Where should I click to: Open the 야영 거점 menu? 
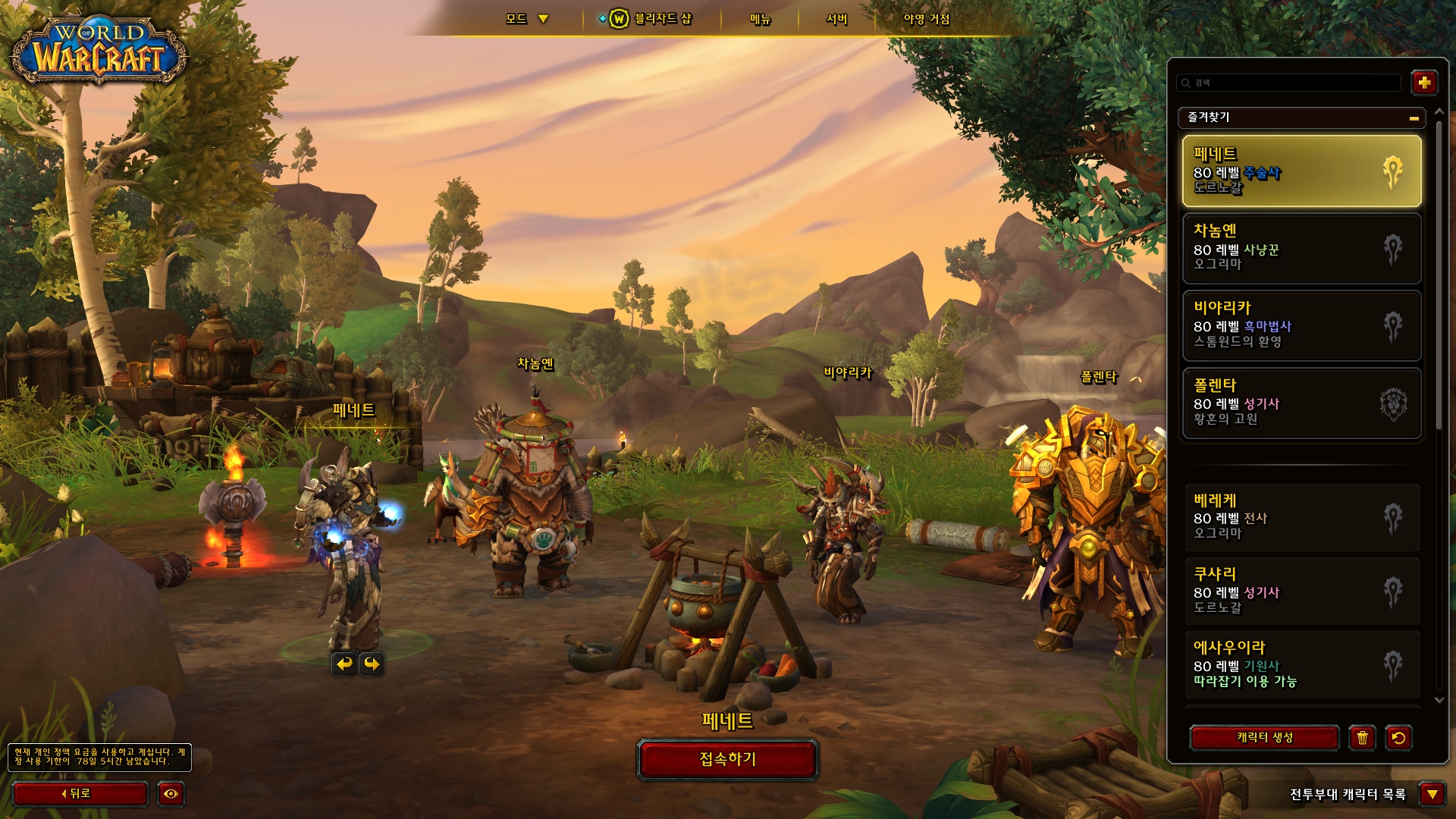[x=926, y=19]
